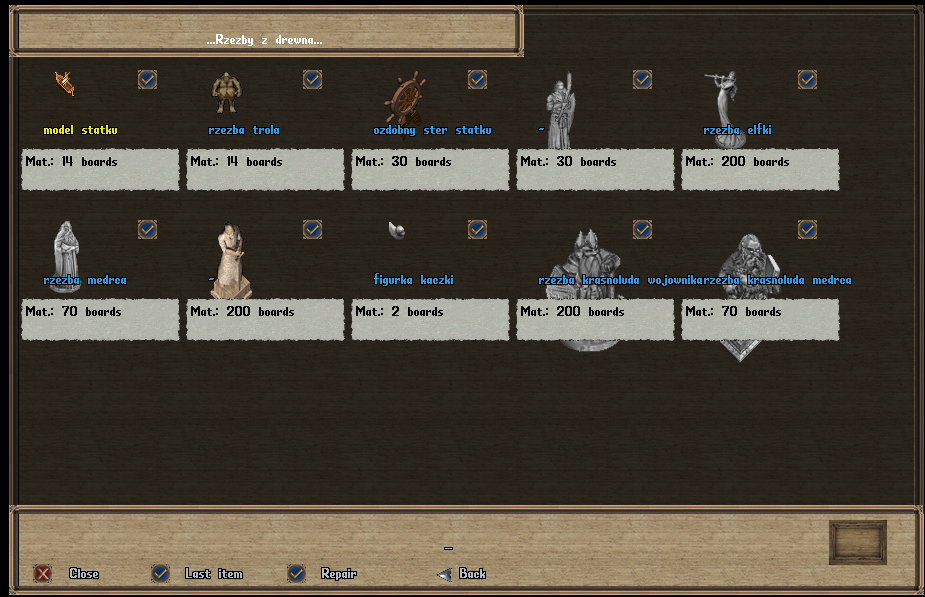Select the figurka kaczki craft button
This screenshot has width=925, height=597.
[x=477, y=229]
